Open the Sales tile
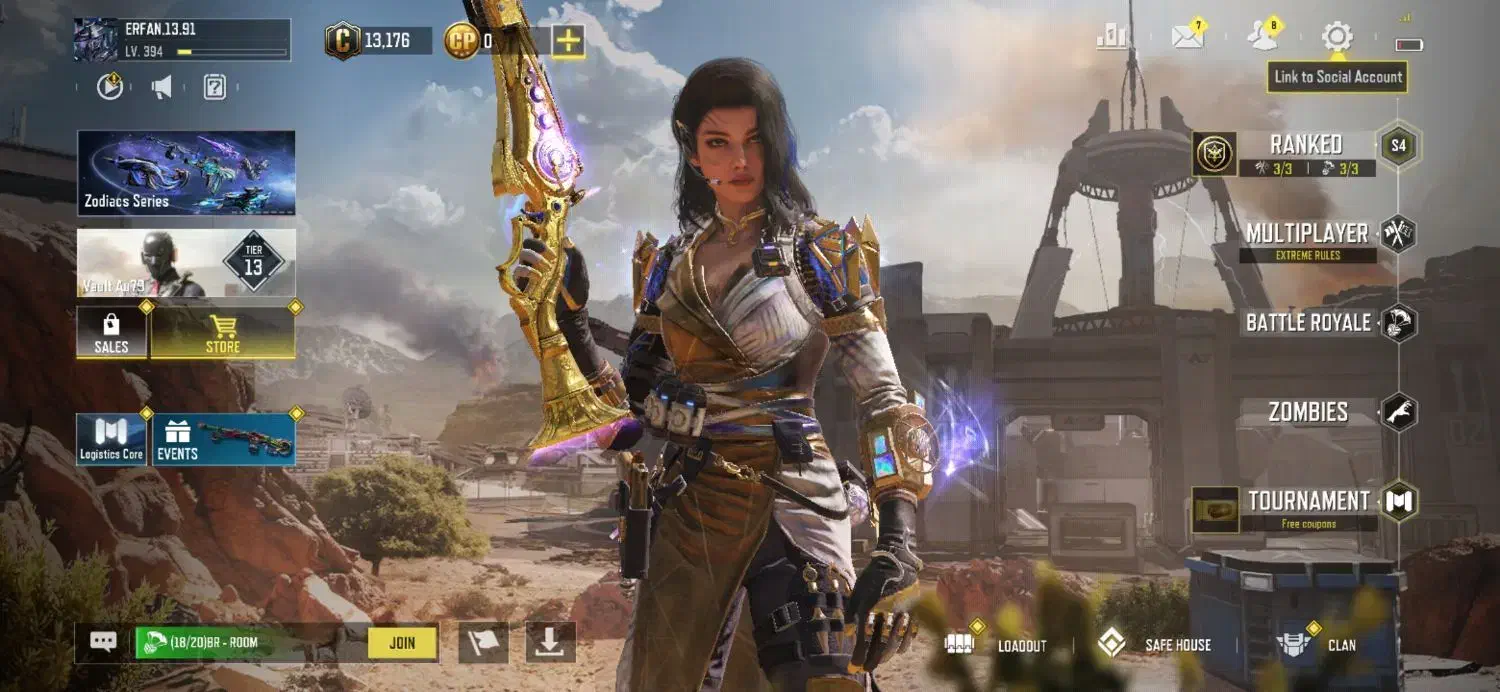This screenshot has height=692, width=1500. [x=111, y=332]
